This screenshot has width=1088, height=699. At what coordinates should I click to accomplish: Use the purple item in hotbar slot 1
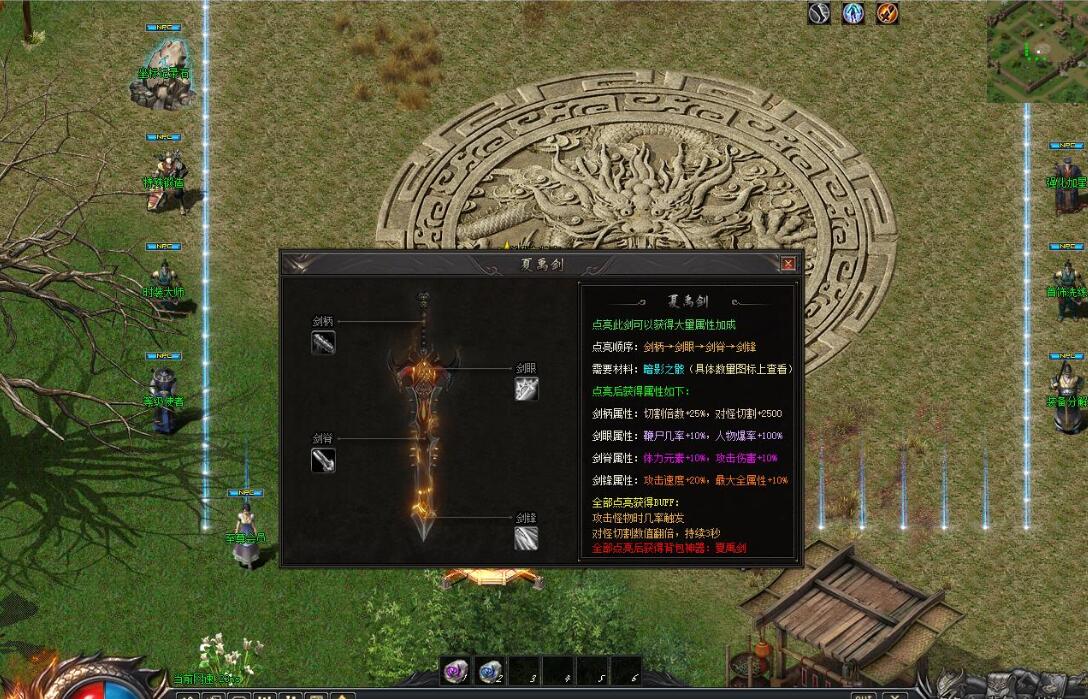tap(455, 671)
